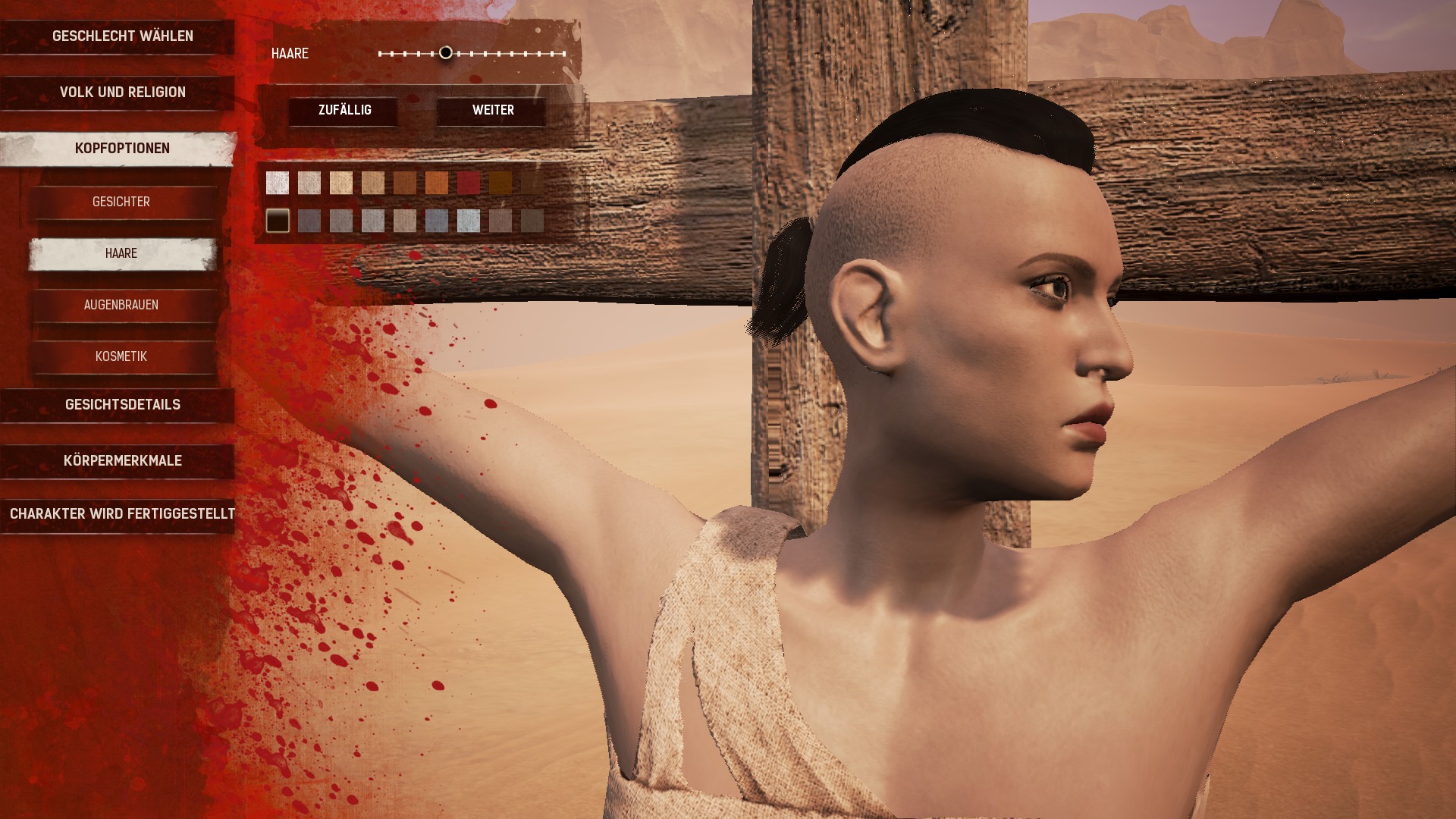Open the Kosmetik sub-option
The width and height of the screenshot is (1456, 819).
[121, 356]
